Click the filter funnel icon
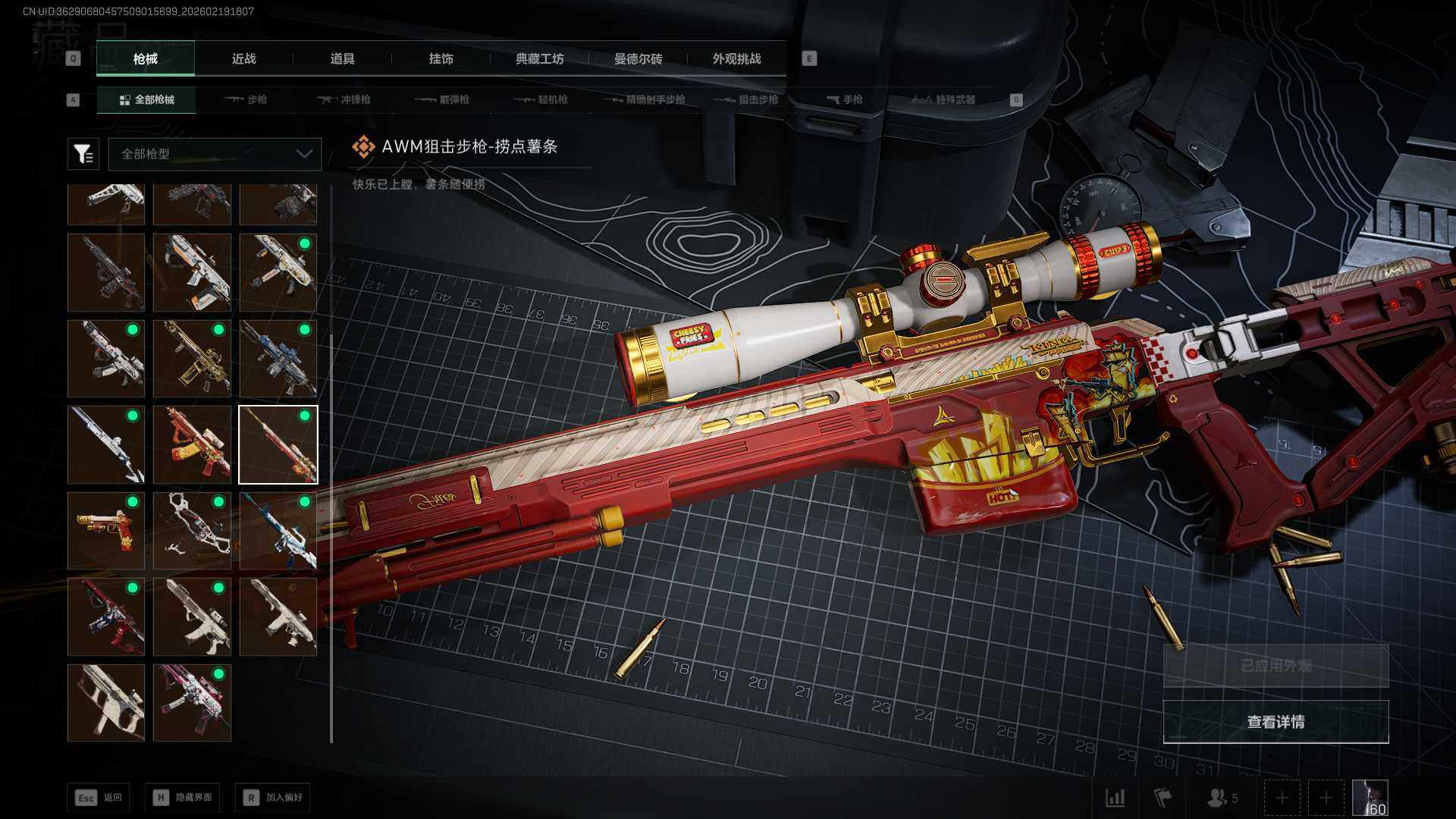1456x819 pixels. click(83, 154)
